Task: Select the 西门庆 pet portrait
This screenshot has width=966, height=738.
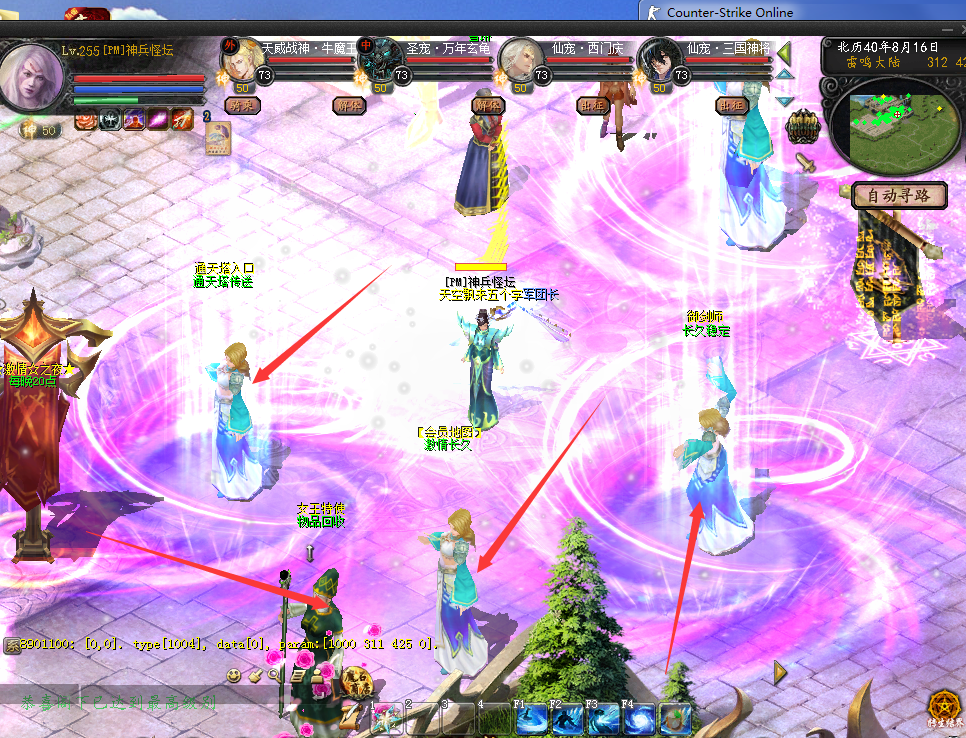Action: coord(520,60)
